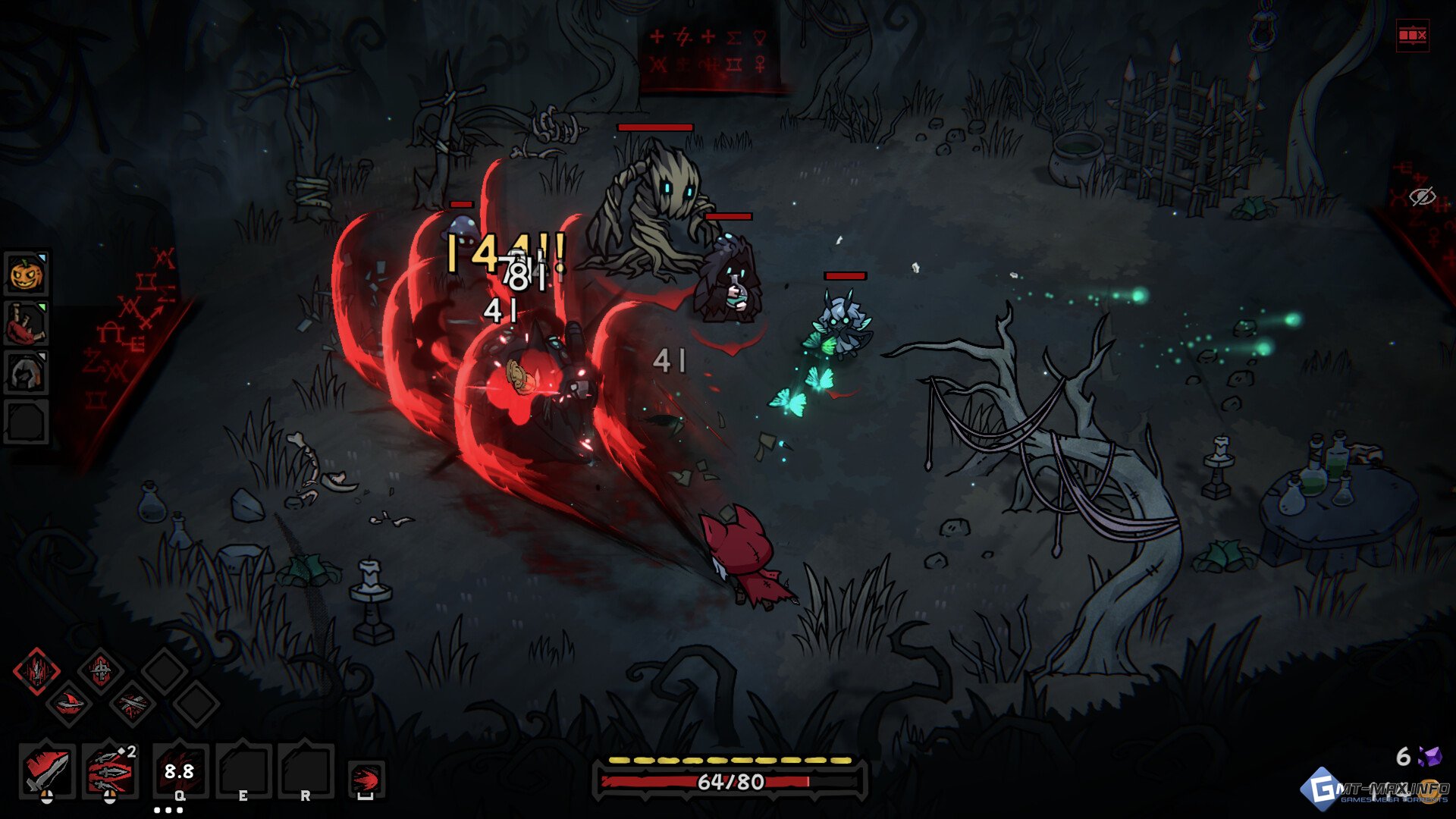
Task: Select the highlighted red-bordered sword passive
Action: pos(36,671)
